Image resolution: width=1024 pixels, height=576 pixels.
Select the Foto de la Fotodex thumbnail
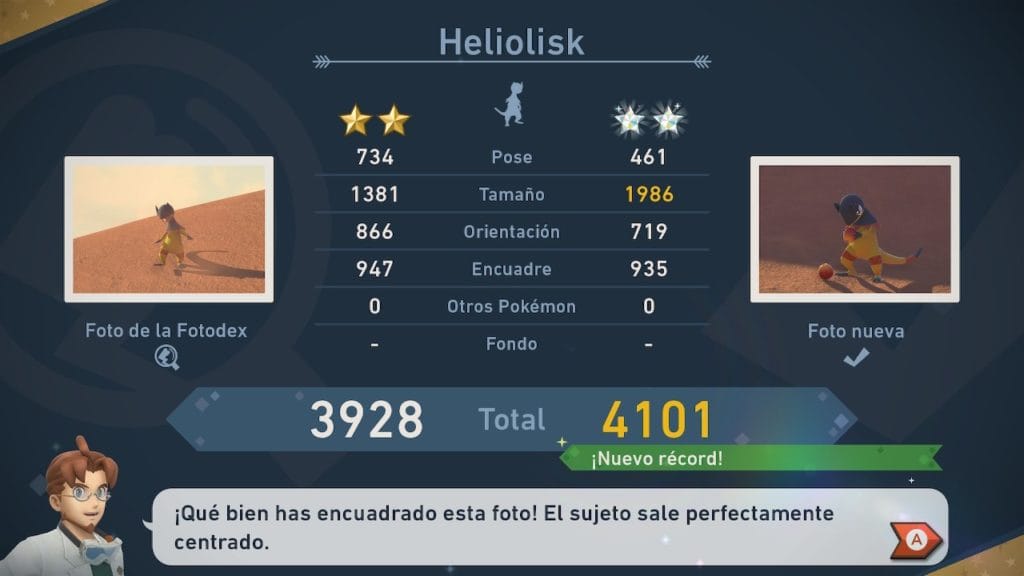(x=169, y=229)
